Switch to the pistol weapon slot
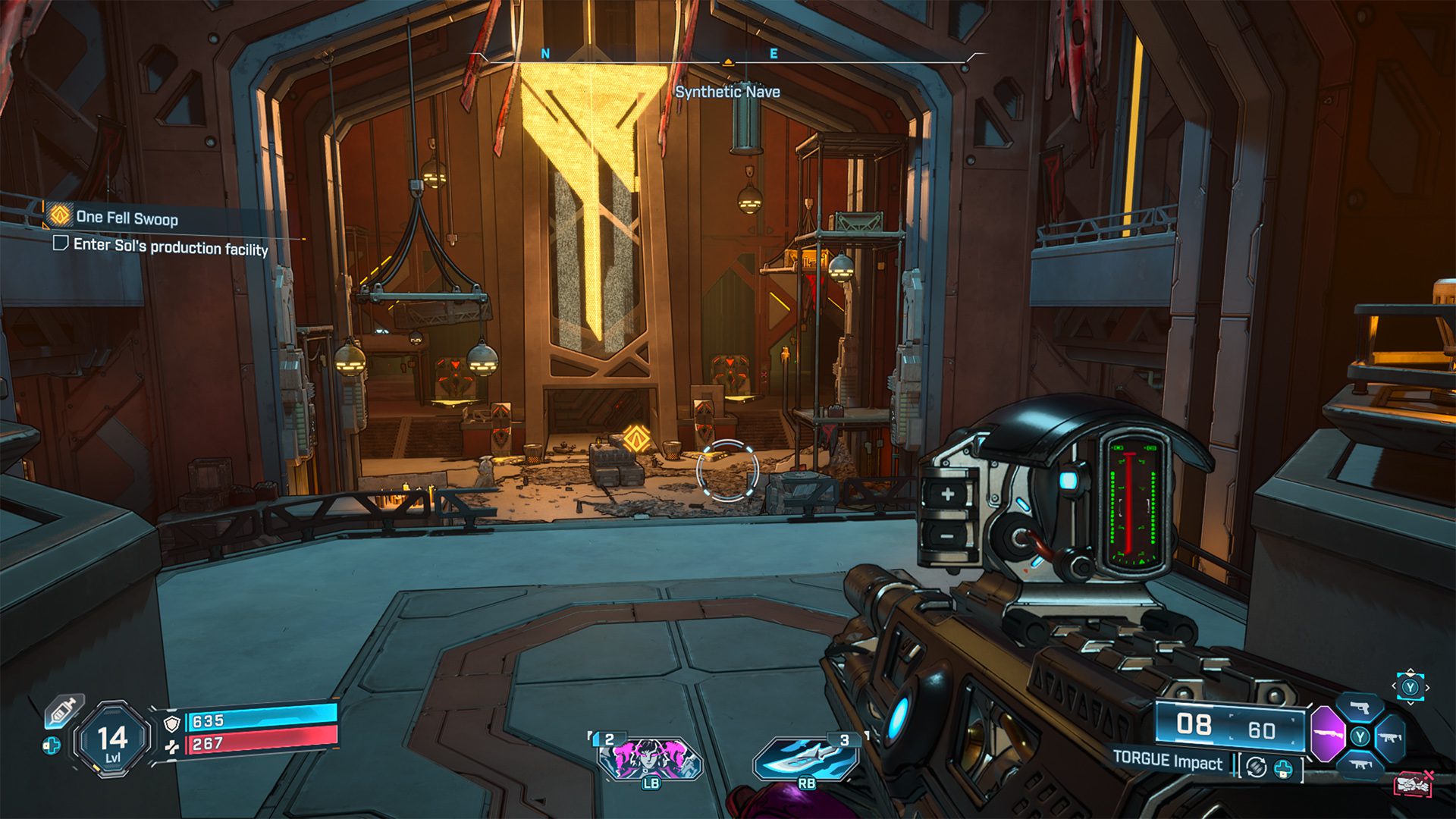This screenshot has width=1456, height=819. (1360, 709)
